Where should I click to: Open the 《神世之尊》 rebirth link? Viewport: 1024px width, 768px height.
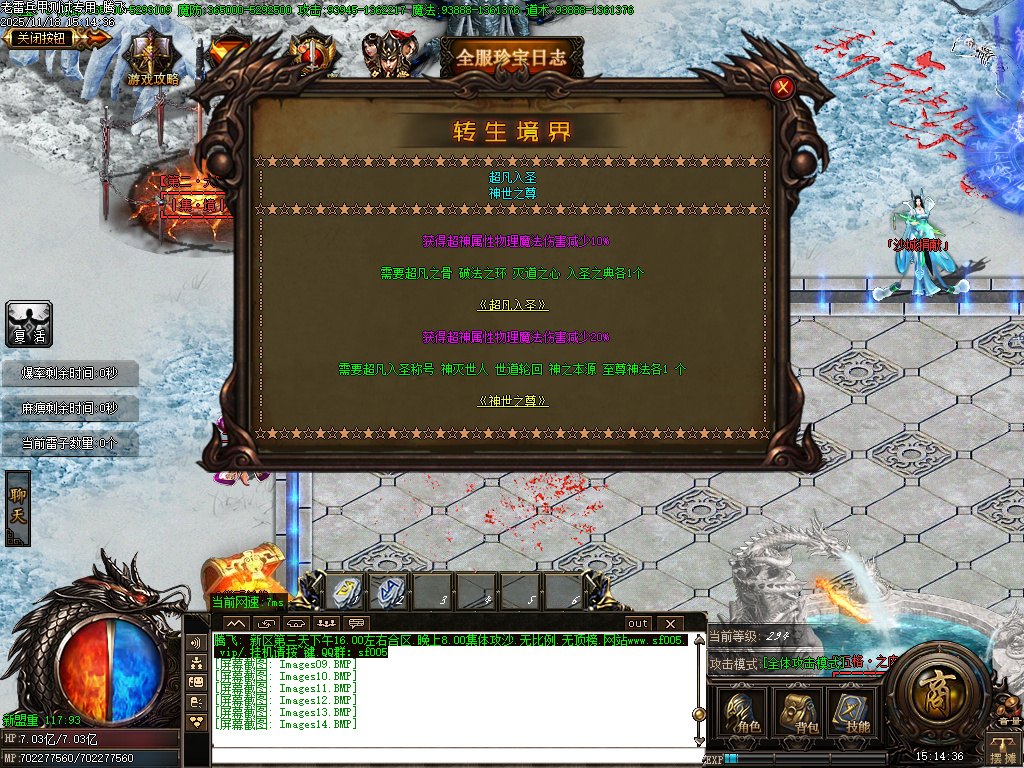[513, 401]
